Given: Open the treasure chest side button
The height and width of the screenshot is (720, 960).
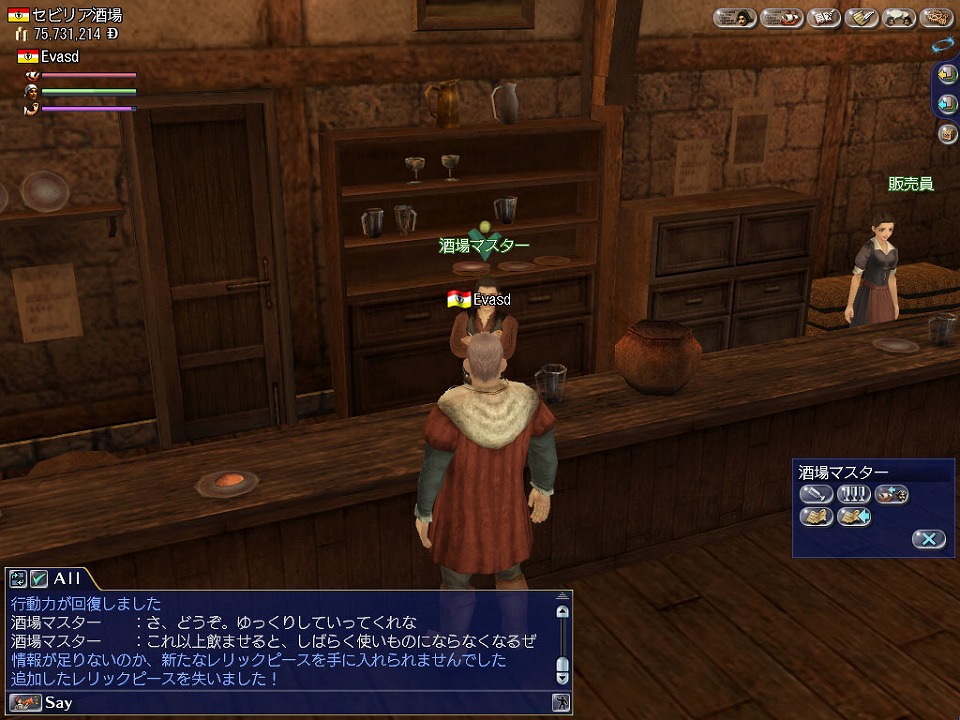Looking at the screenshot, I should (948, 133).
